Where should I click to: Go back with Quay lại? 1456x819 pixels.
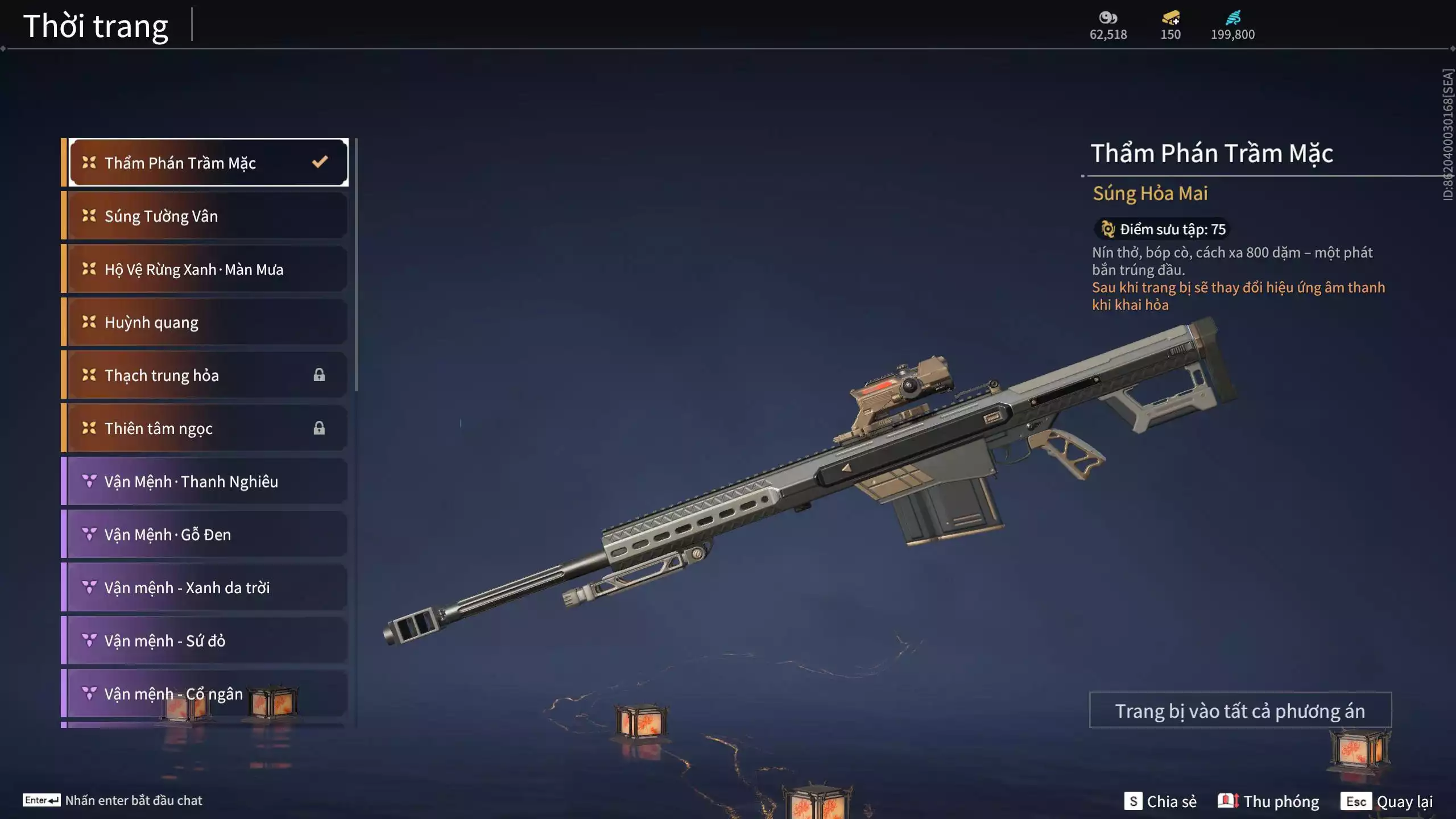(1387, 801)
